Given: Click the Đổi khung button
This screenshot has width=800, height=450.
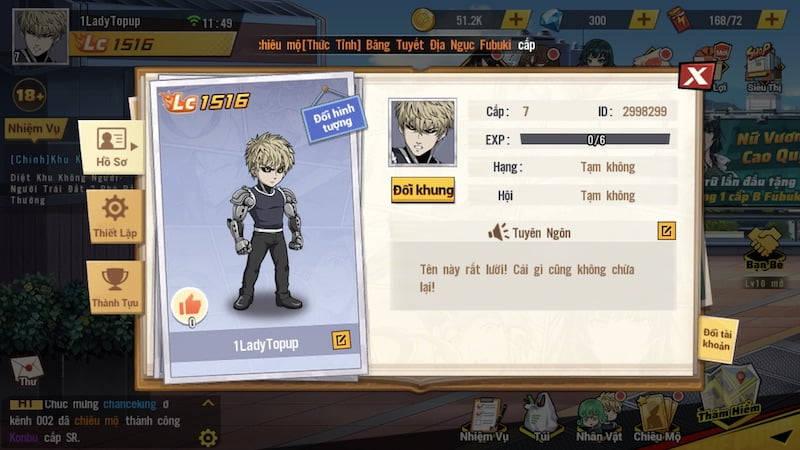Looking at the screenshot, I should point(423,189).
